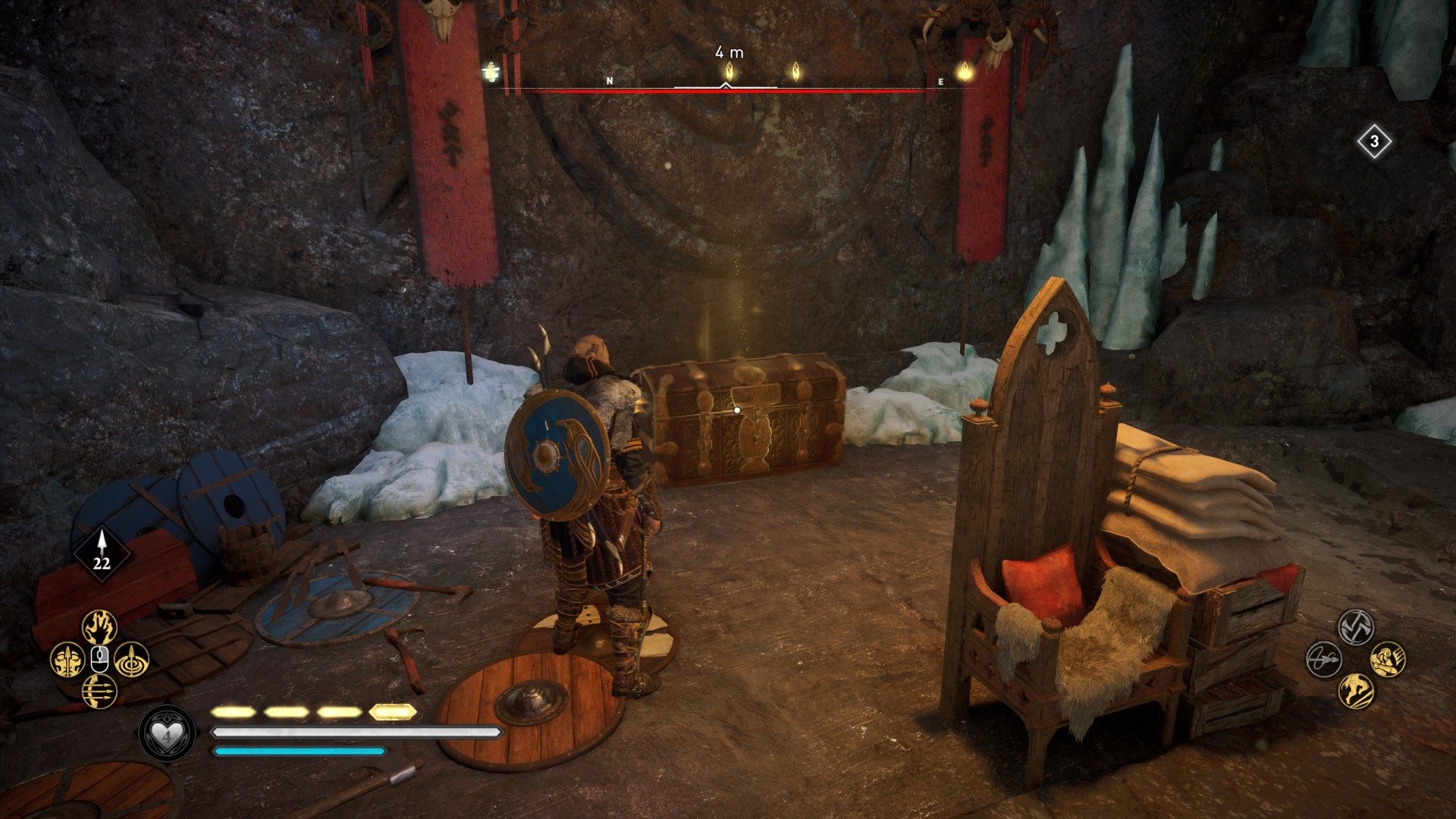Open the diamond notification badge showing 3

click(x=1375, y=142)
